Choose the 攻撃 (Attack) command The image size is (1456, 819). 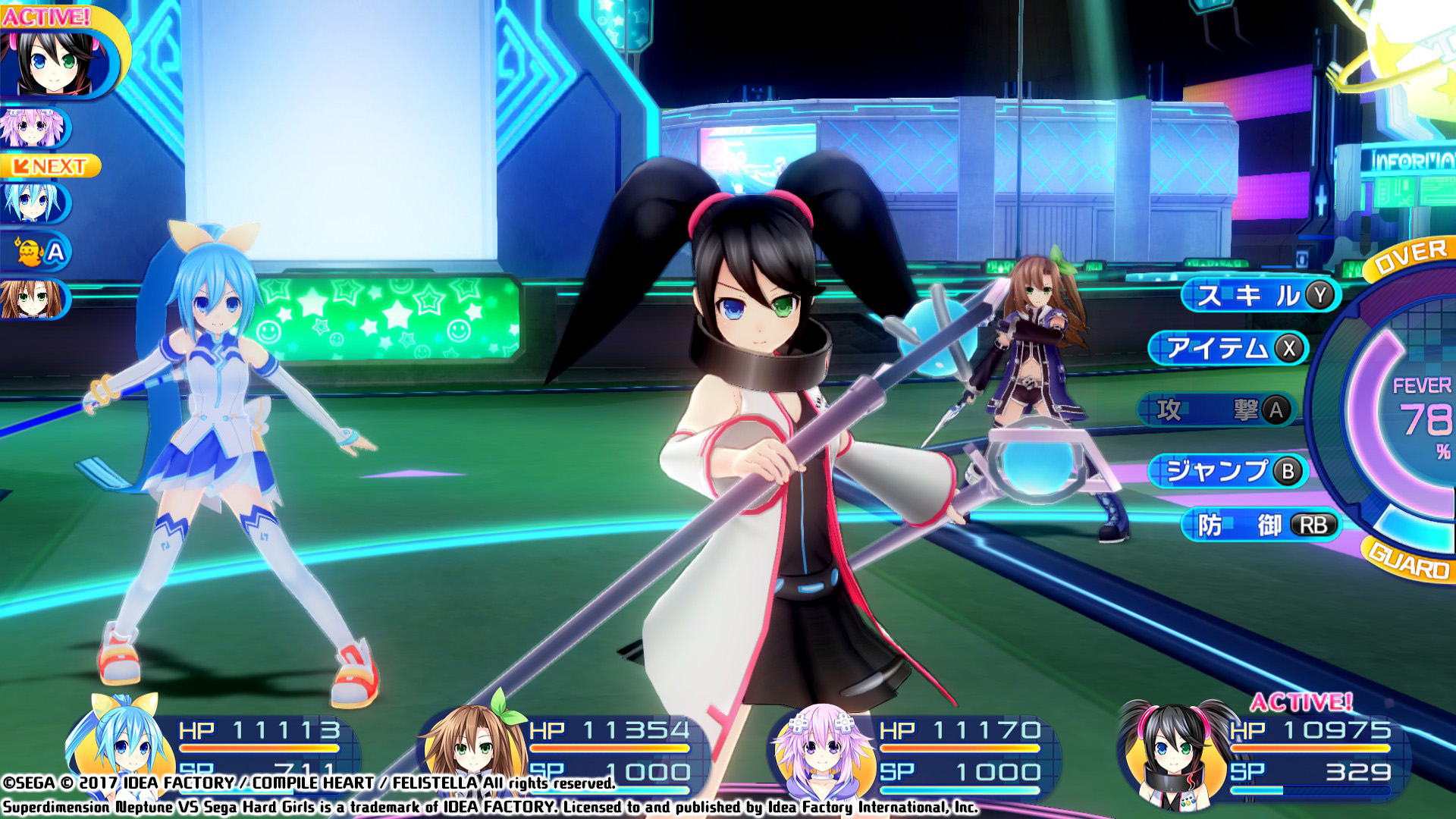[x=1217, y=410]
